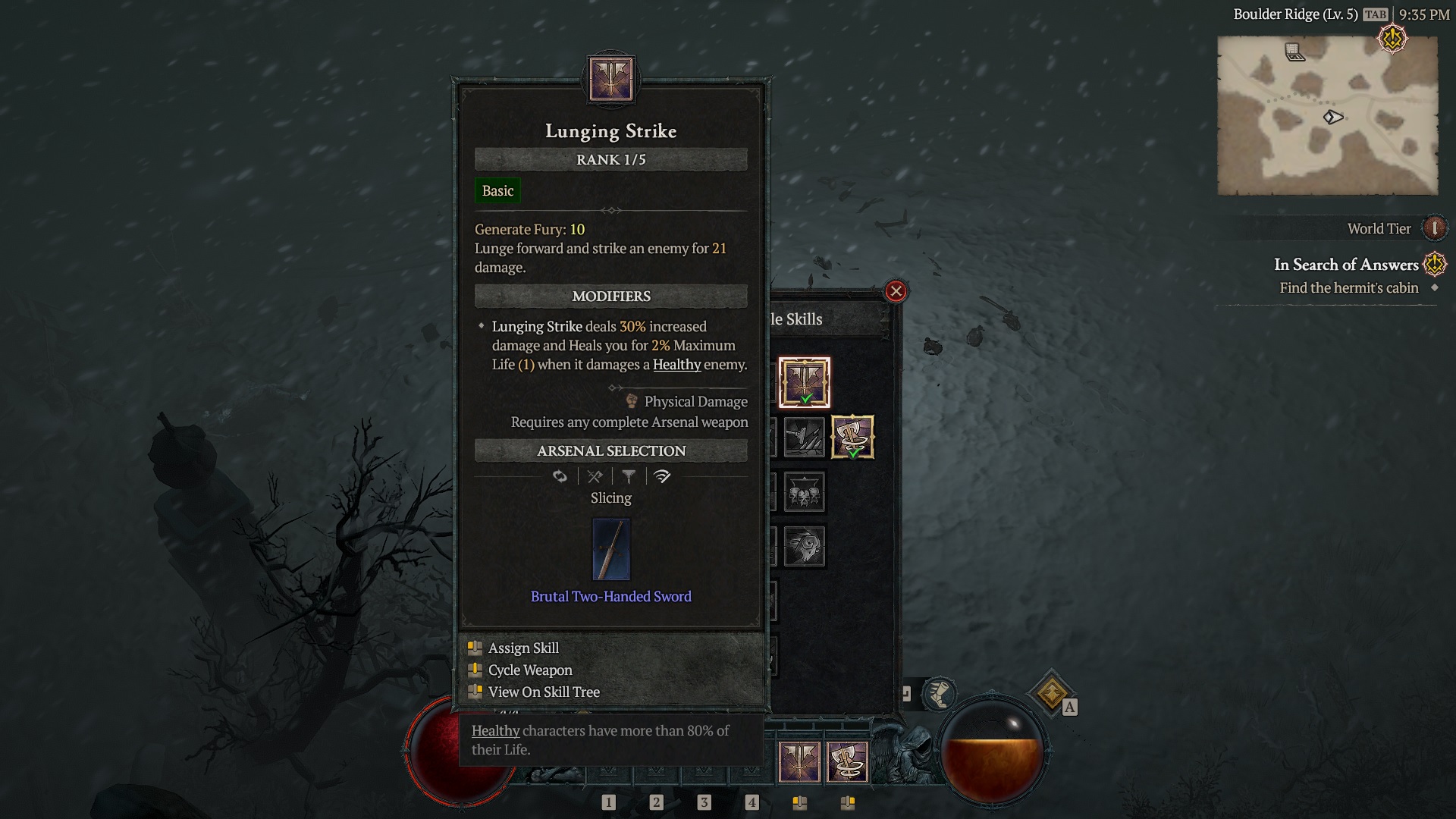Viewport: 1456px width, 819px height.
Task: Select the Lunging Strike icon in the skills list
Action: [x=804, y=381]
